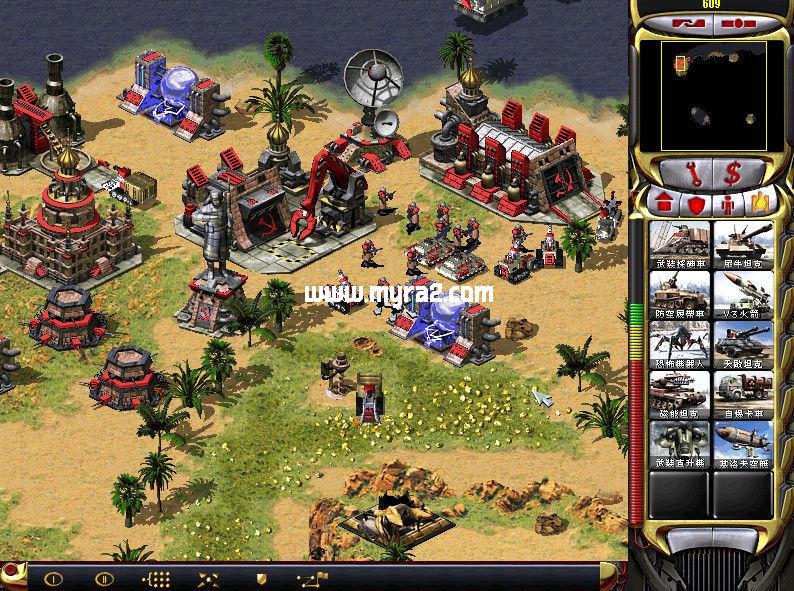
Task: Select team one from the command bar
Action: point(52,578)
